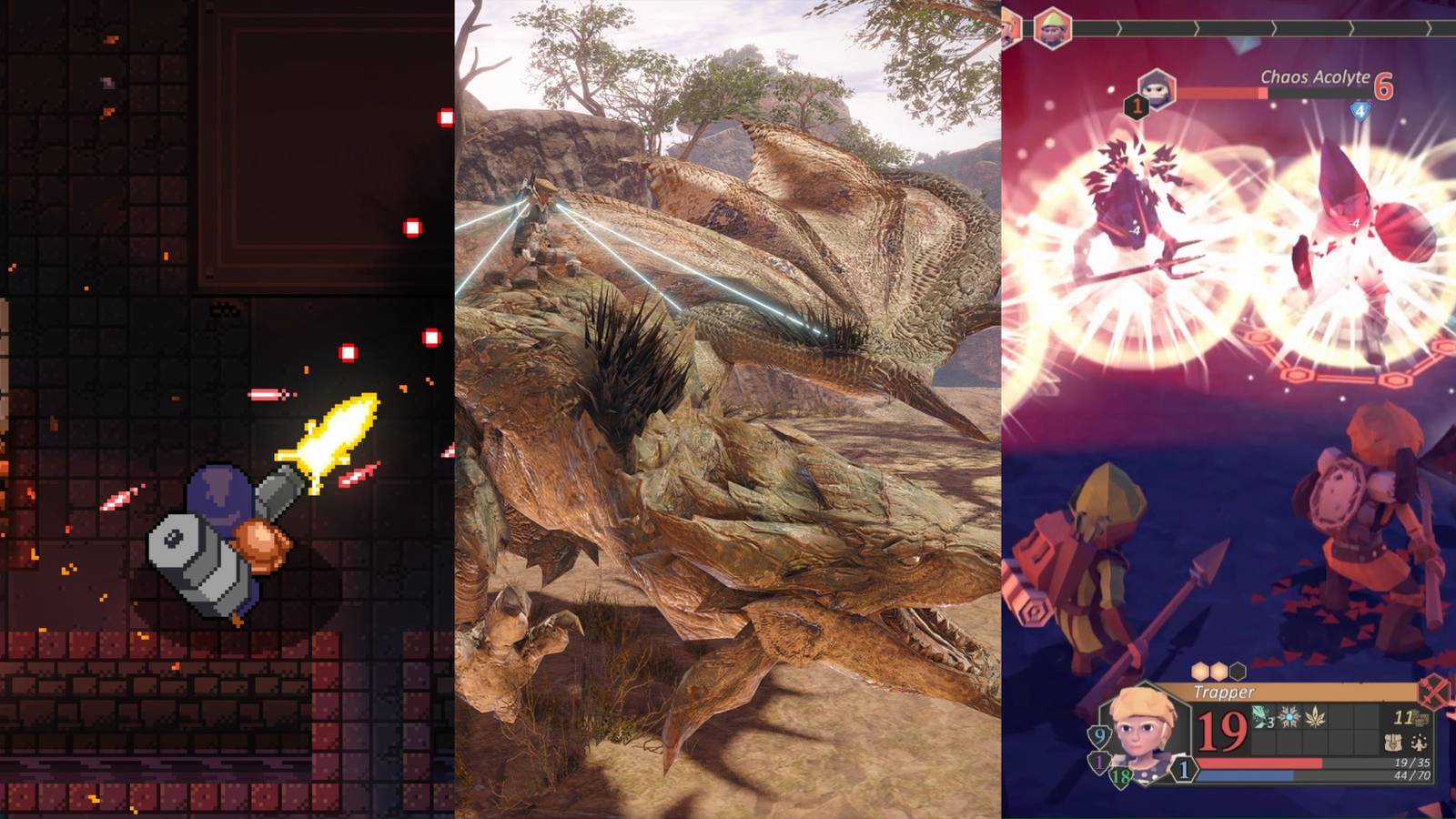
Task: Expand the first turn-order chevron segment
Action: tap(1120, 27)
